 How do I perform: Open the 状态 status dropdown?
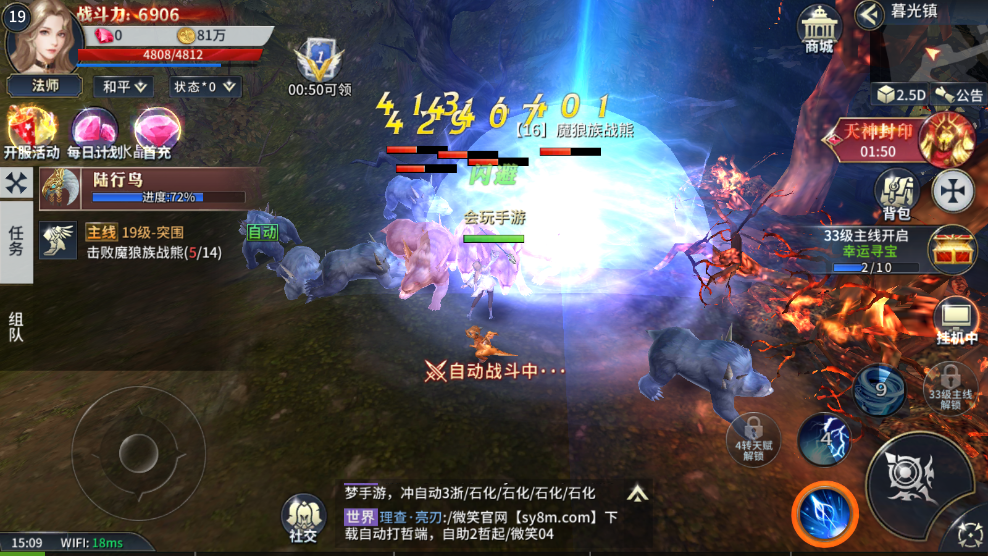(x=203, y=86)
